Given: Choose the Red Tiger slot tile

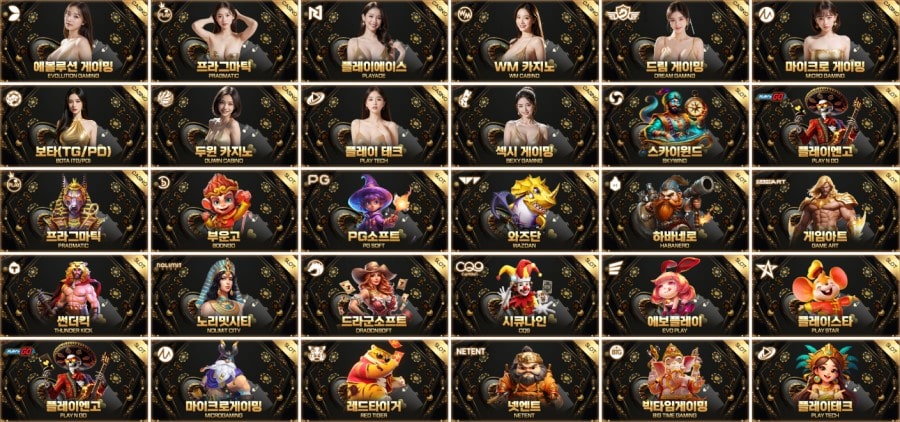Looking at the screenshot, I should (375, 380).
